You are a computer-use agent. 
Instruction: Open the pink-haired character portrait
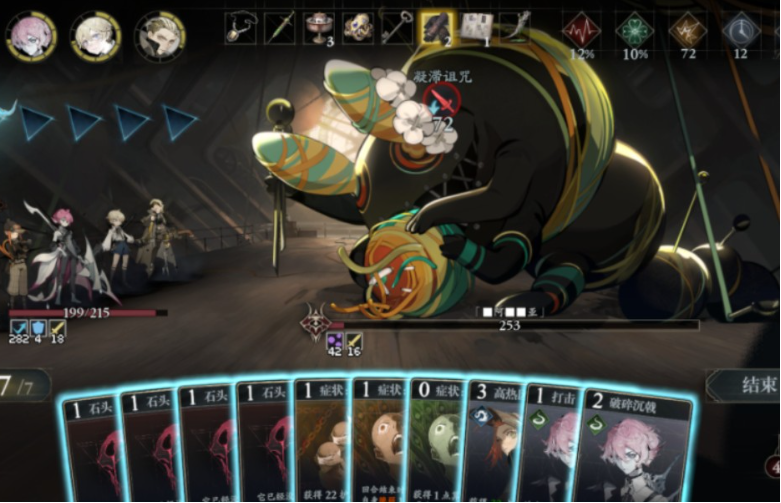[32, 36]
